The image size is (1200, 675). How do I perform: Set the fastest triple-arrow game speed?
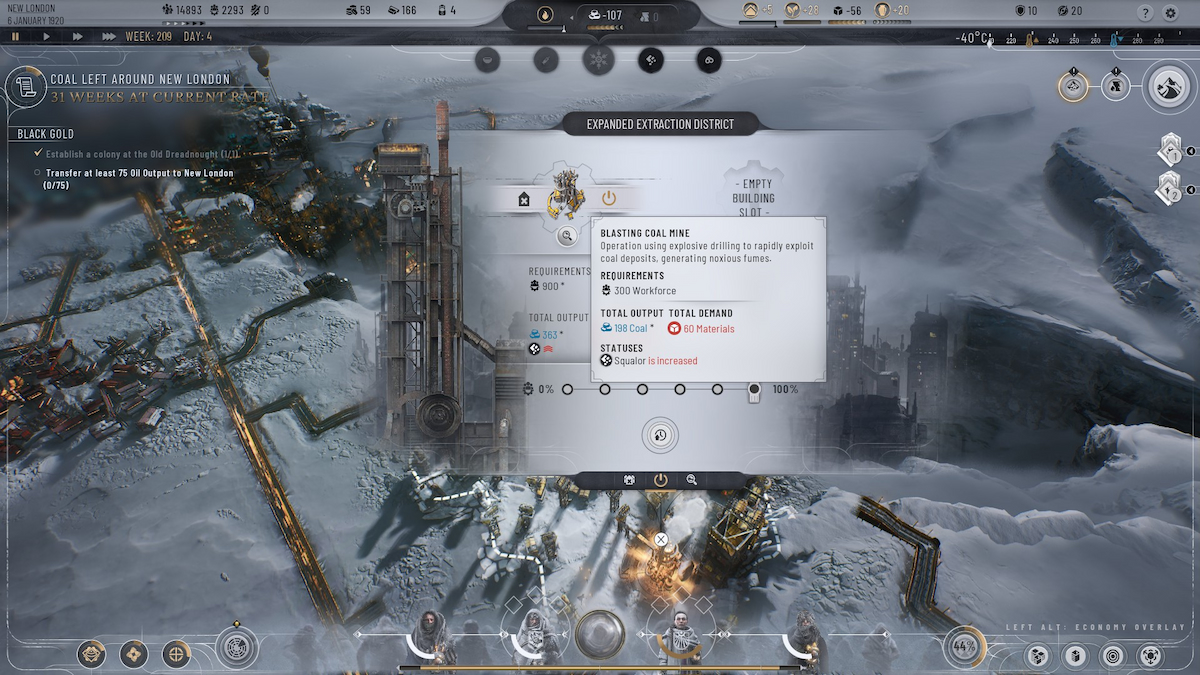[x=108, y=36]
